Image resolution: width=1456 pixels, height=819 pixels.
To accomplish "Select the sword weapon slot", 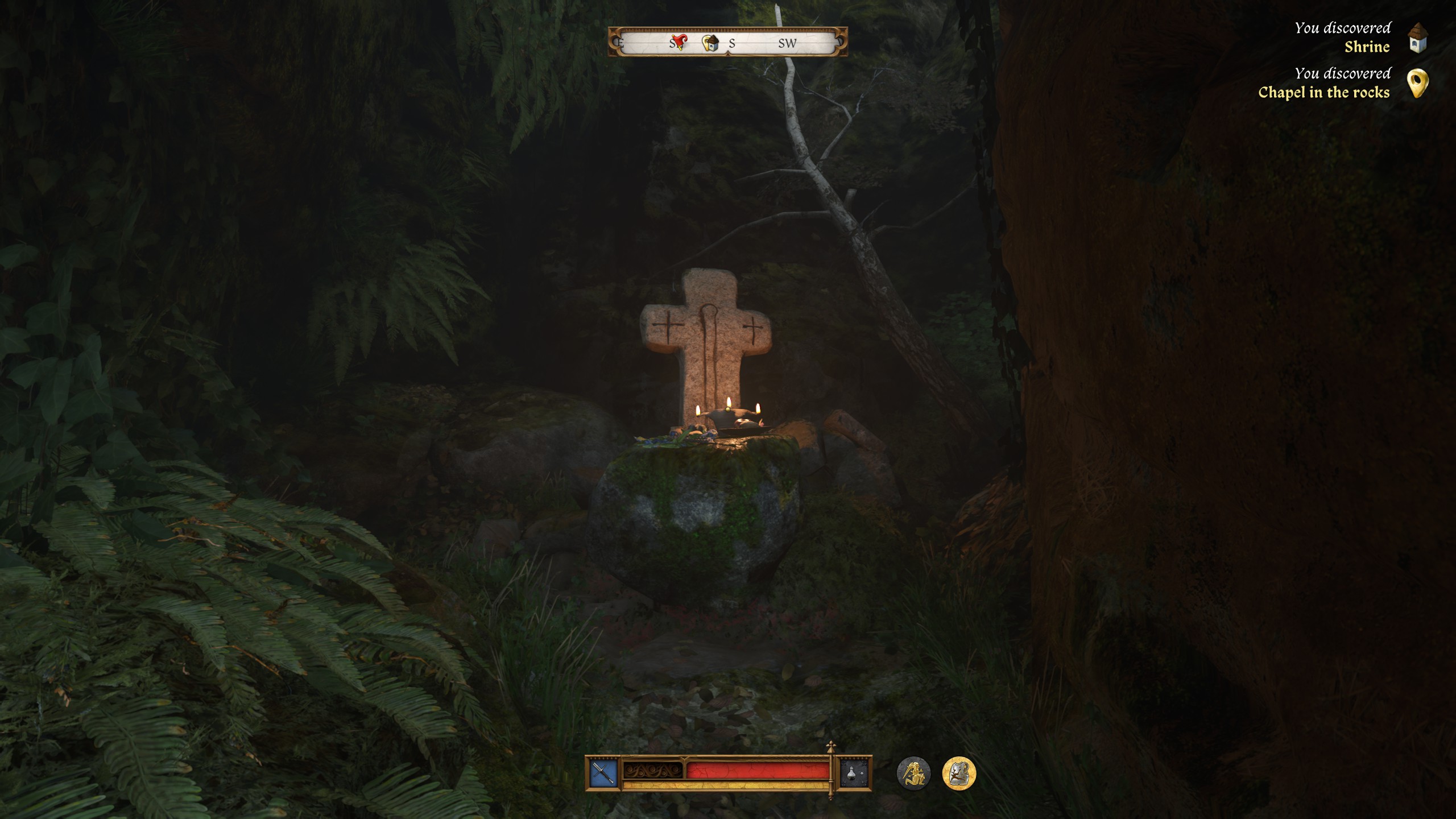I will click(x=603, y=773).
